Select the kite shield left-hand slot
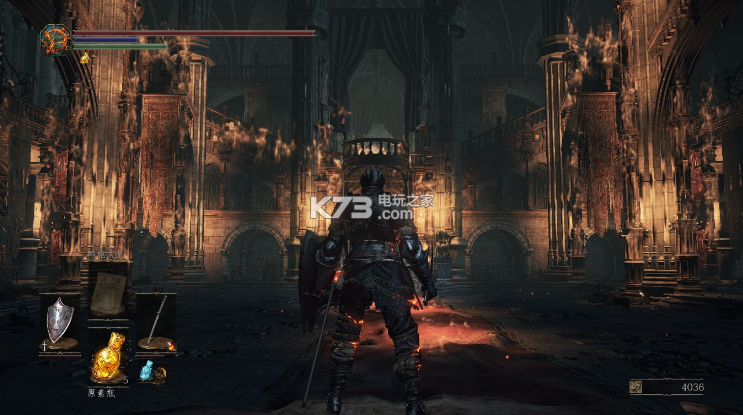This screenshot has width=743, height=415. (x=60, y=321)
